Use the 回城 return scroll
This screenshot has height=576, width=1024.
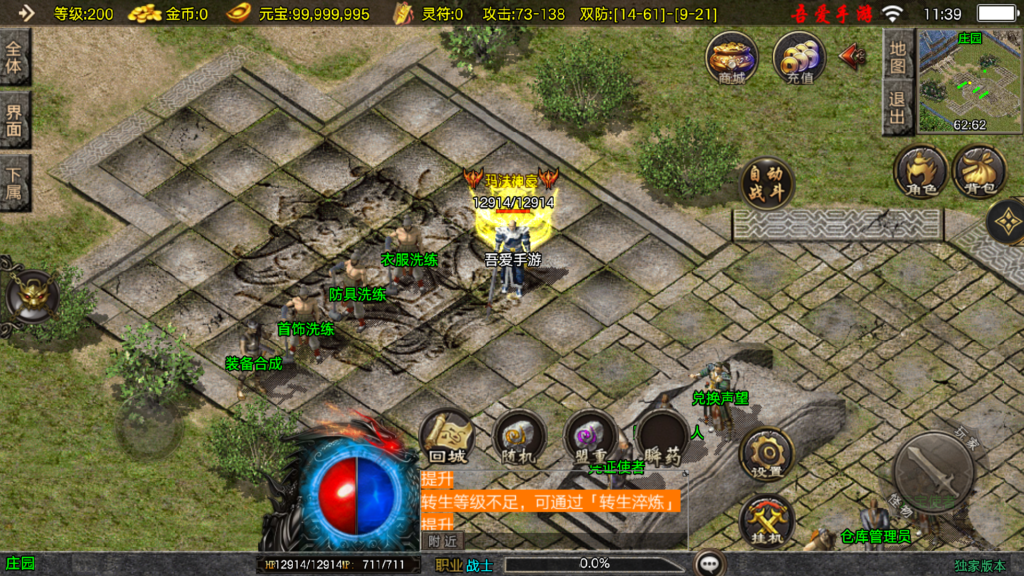click(447, 435)
